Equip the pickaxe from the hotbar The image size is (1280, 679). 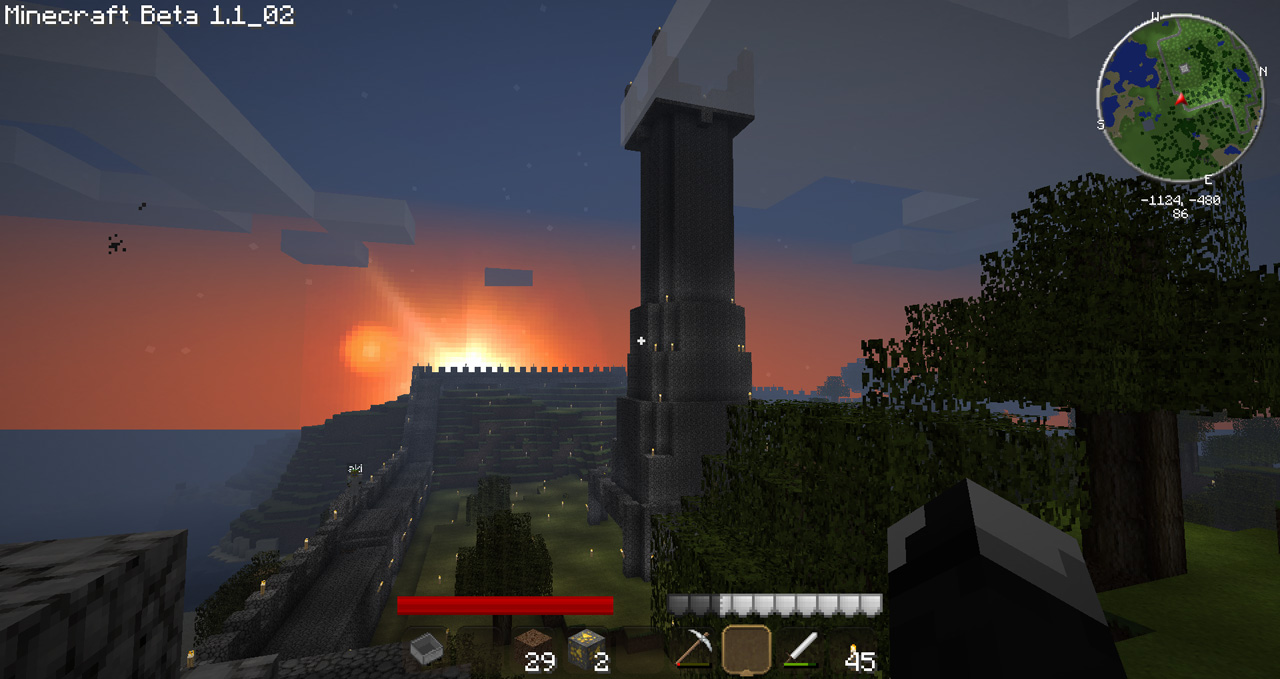point(692,649)
